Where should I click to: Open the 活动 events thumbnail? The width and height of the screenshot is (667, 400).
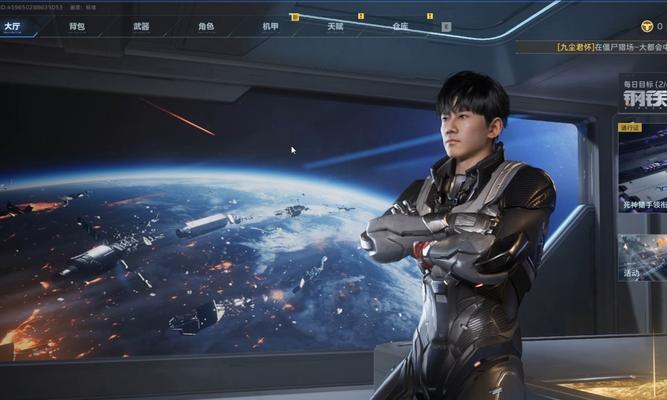click(642, 258)
